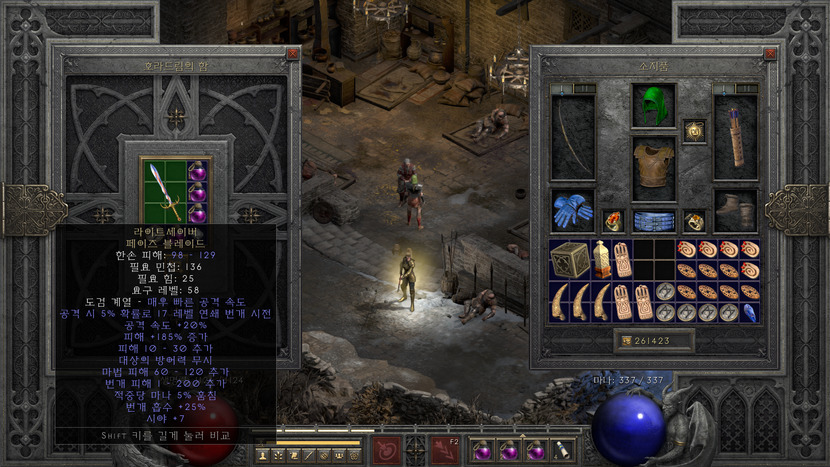Select the amulet slot
This screenshot has width=830, height=467.
(x=692, y=131)
